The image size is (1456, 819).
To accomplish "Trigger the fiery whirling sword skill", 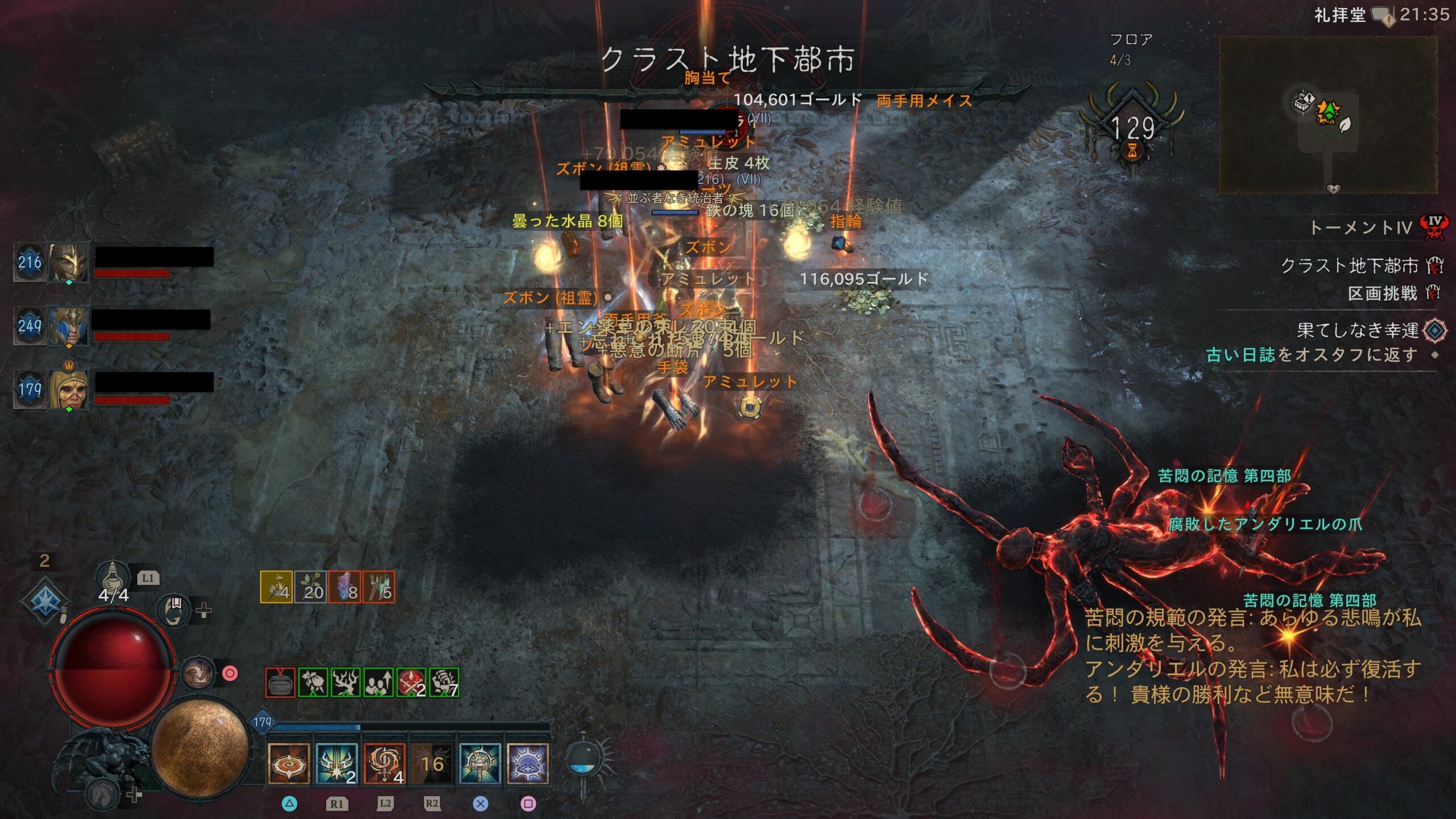I will tap(384, 764).
